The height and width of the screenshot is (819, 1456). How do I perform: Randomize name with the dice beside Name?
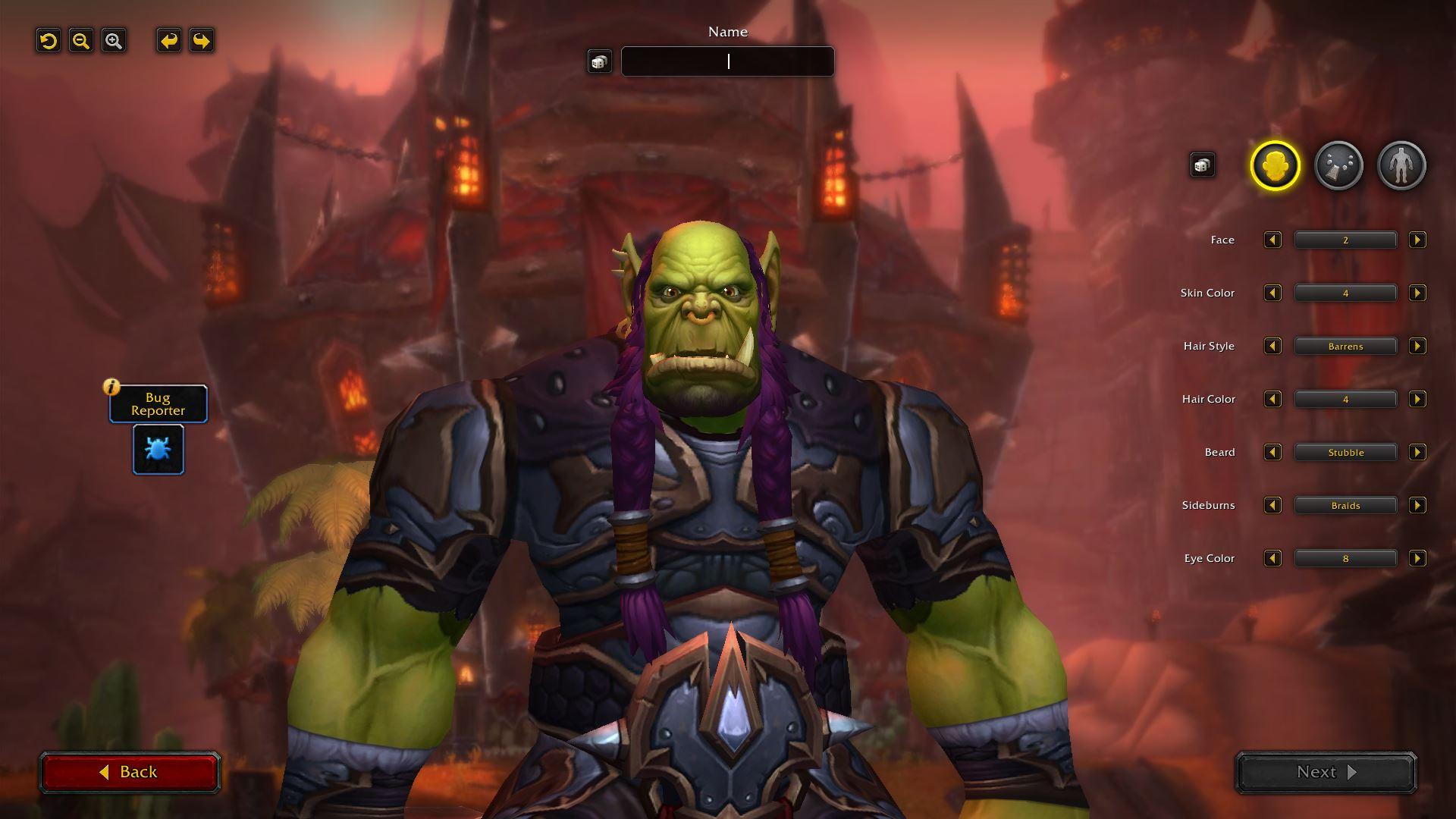coord(599,61)
